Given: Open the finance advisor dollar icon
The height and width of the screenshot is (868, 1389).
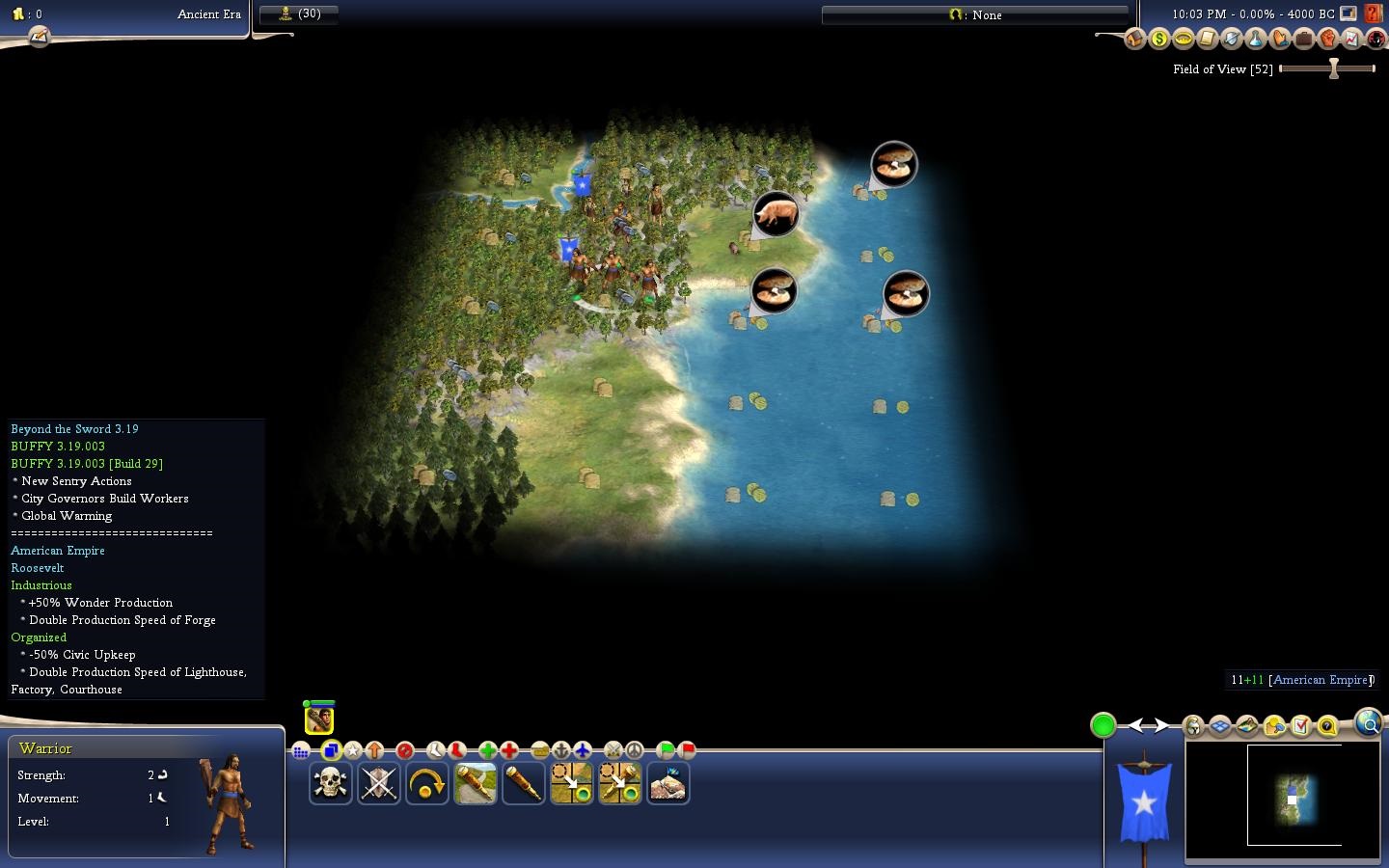Looking at the screenshot, I should coord(1158,39).
